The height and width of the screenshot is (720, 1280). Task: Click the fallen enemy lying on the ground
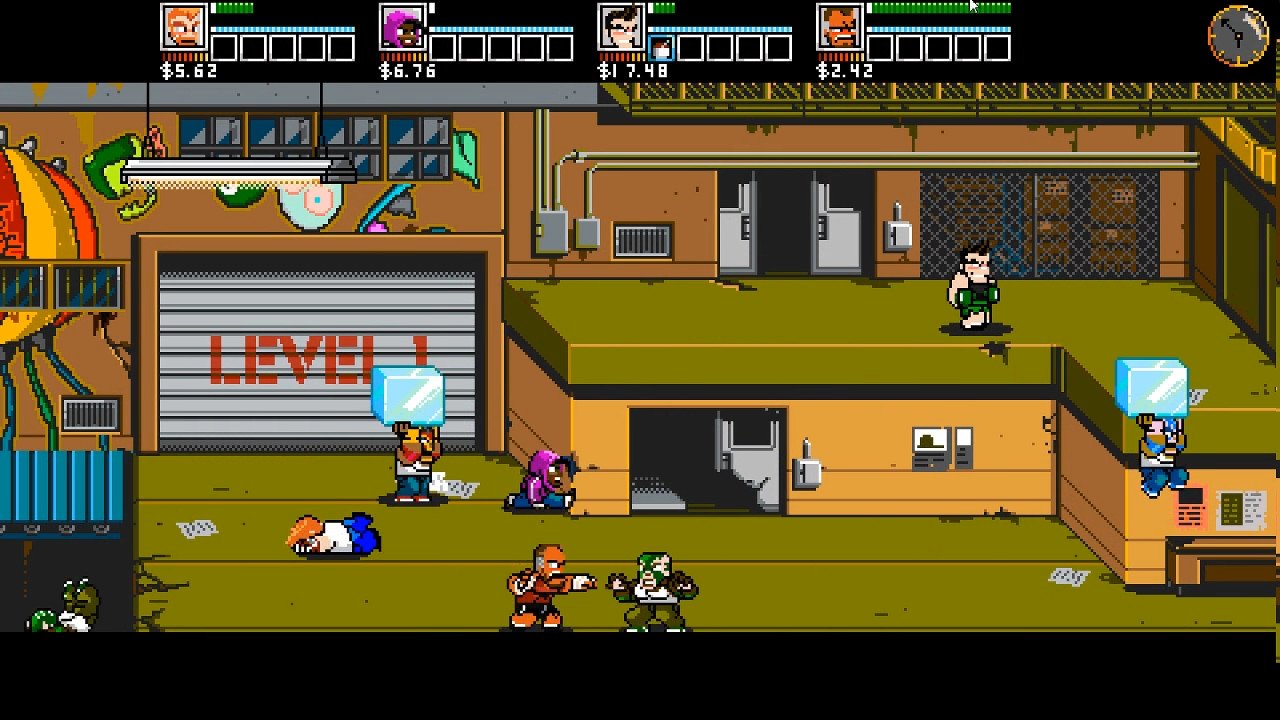[x=330, y=537]
